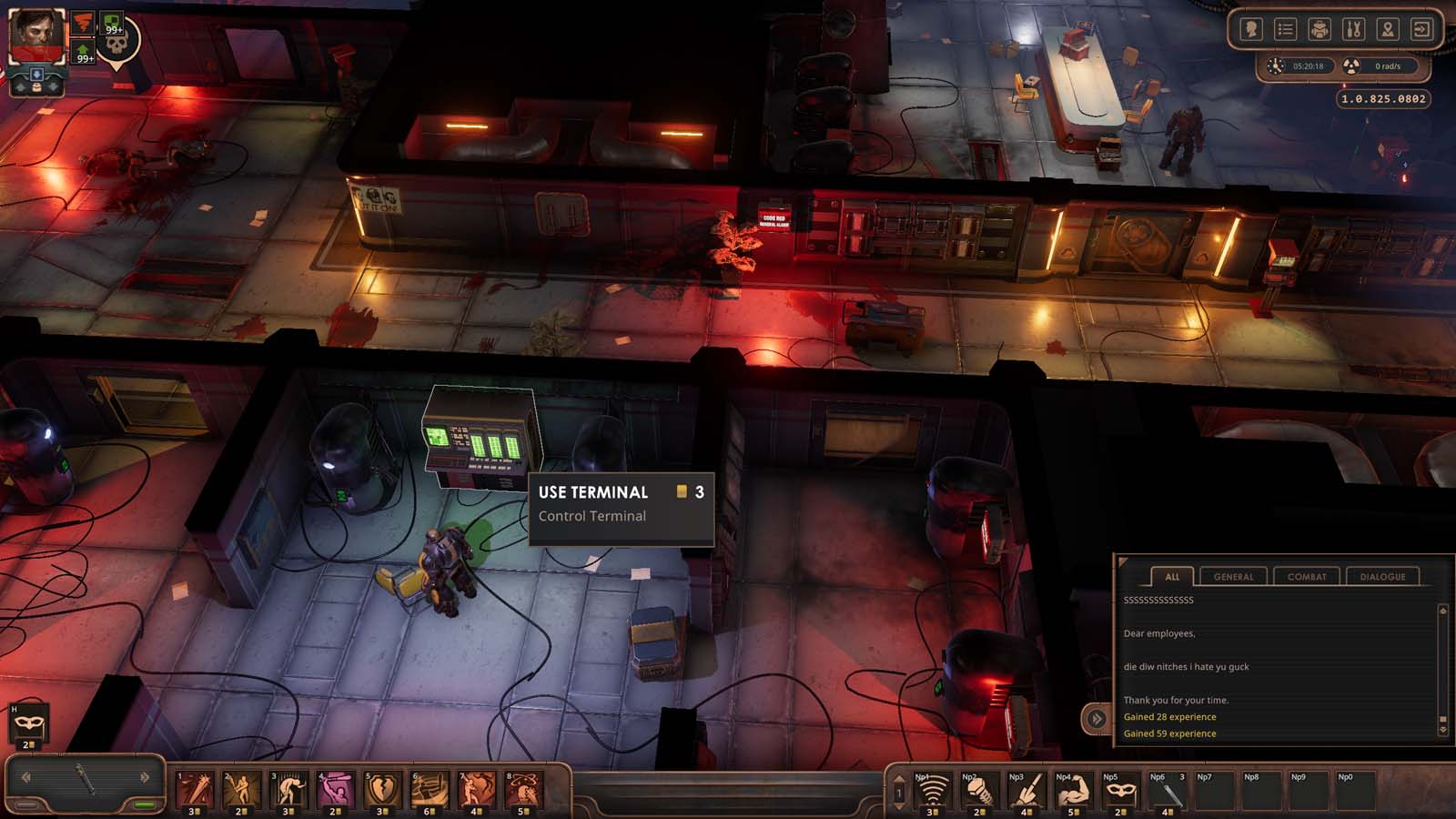1456x819 pixels.
Task: Open the map pin icon
Action: (1389, 29)
